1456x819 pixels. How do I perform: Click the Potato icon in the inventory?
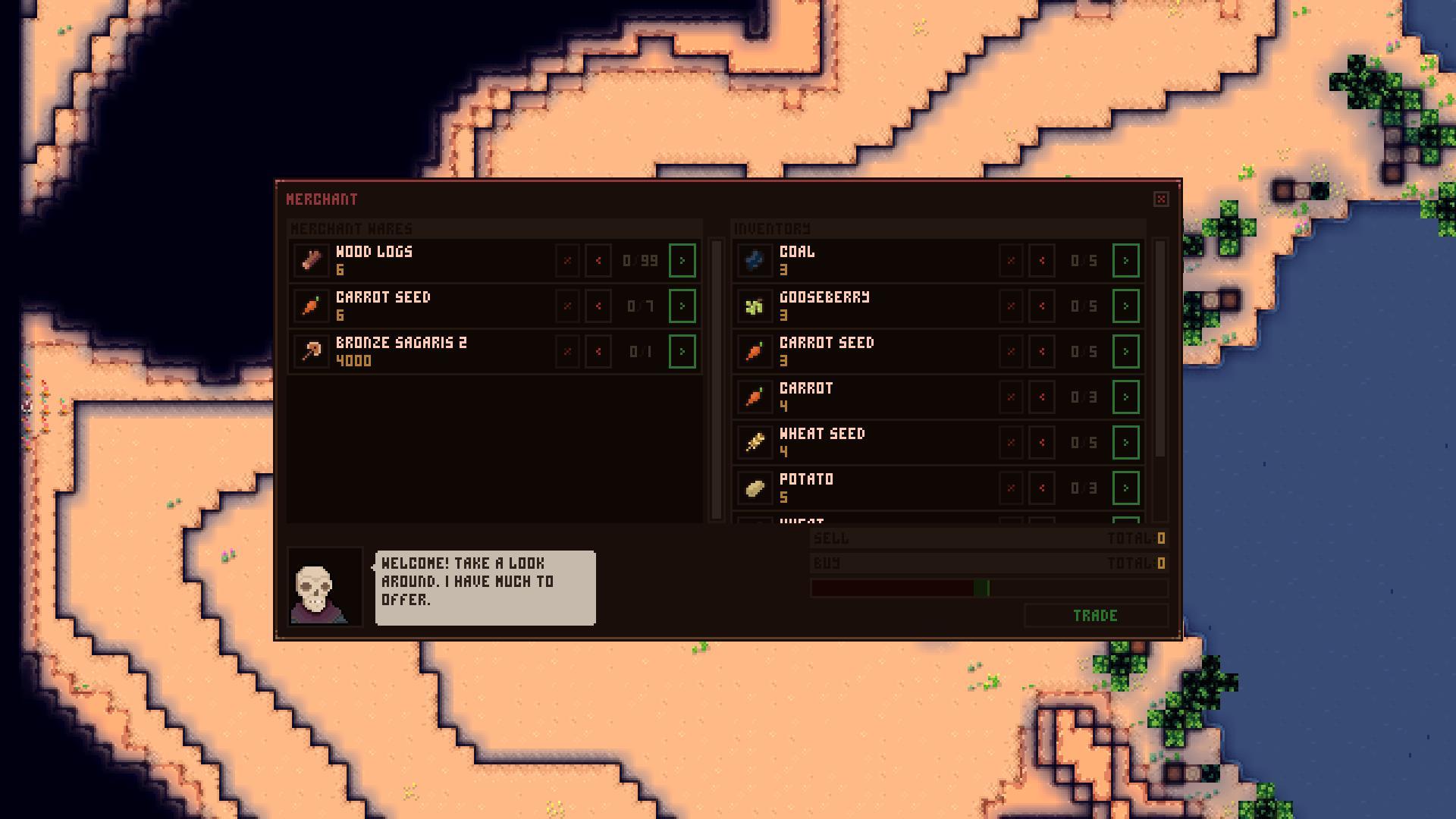pos(755,488)
